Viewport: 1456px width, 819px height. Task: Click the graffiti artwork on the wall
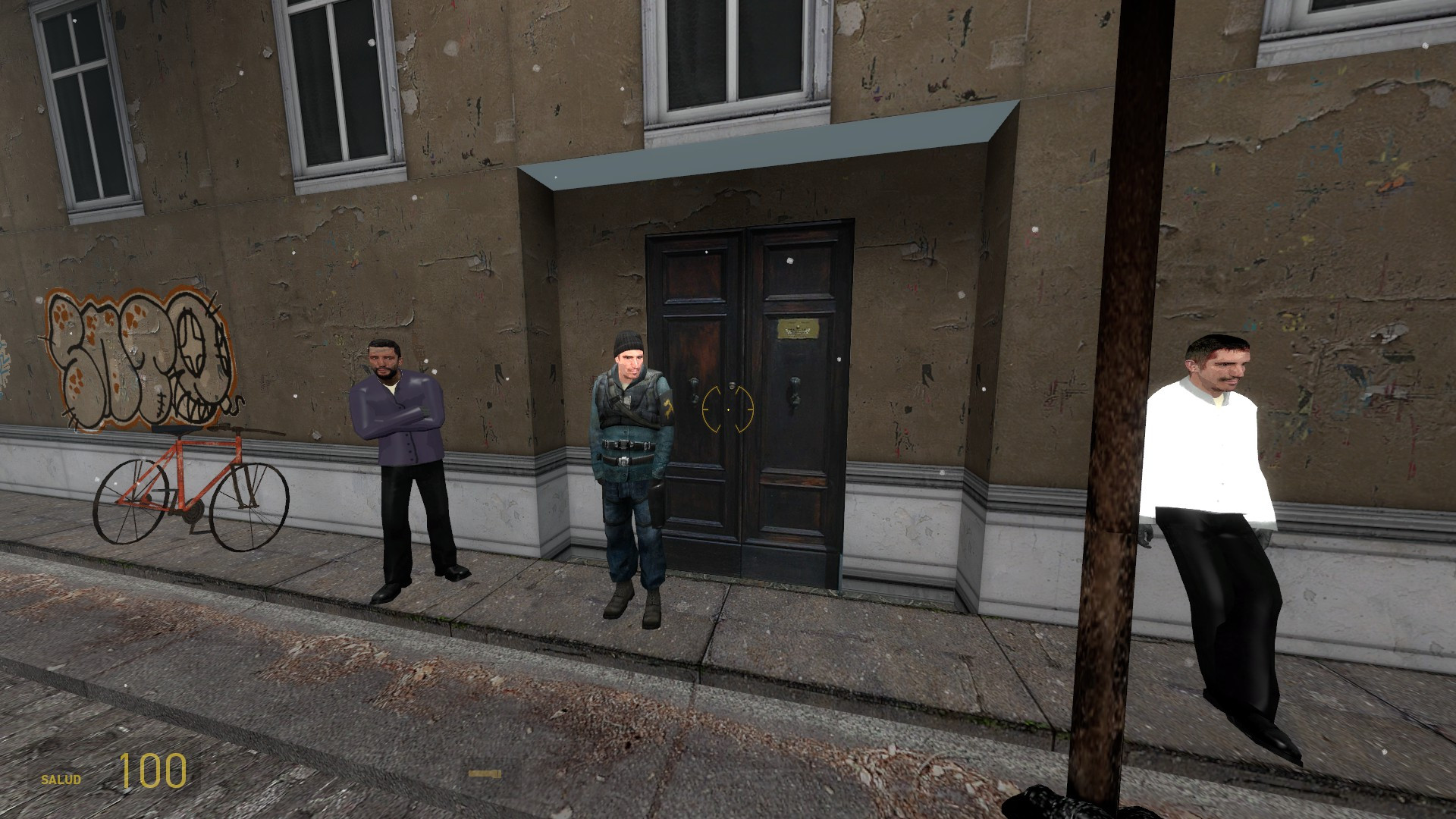click(140, 356)
